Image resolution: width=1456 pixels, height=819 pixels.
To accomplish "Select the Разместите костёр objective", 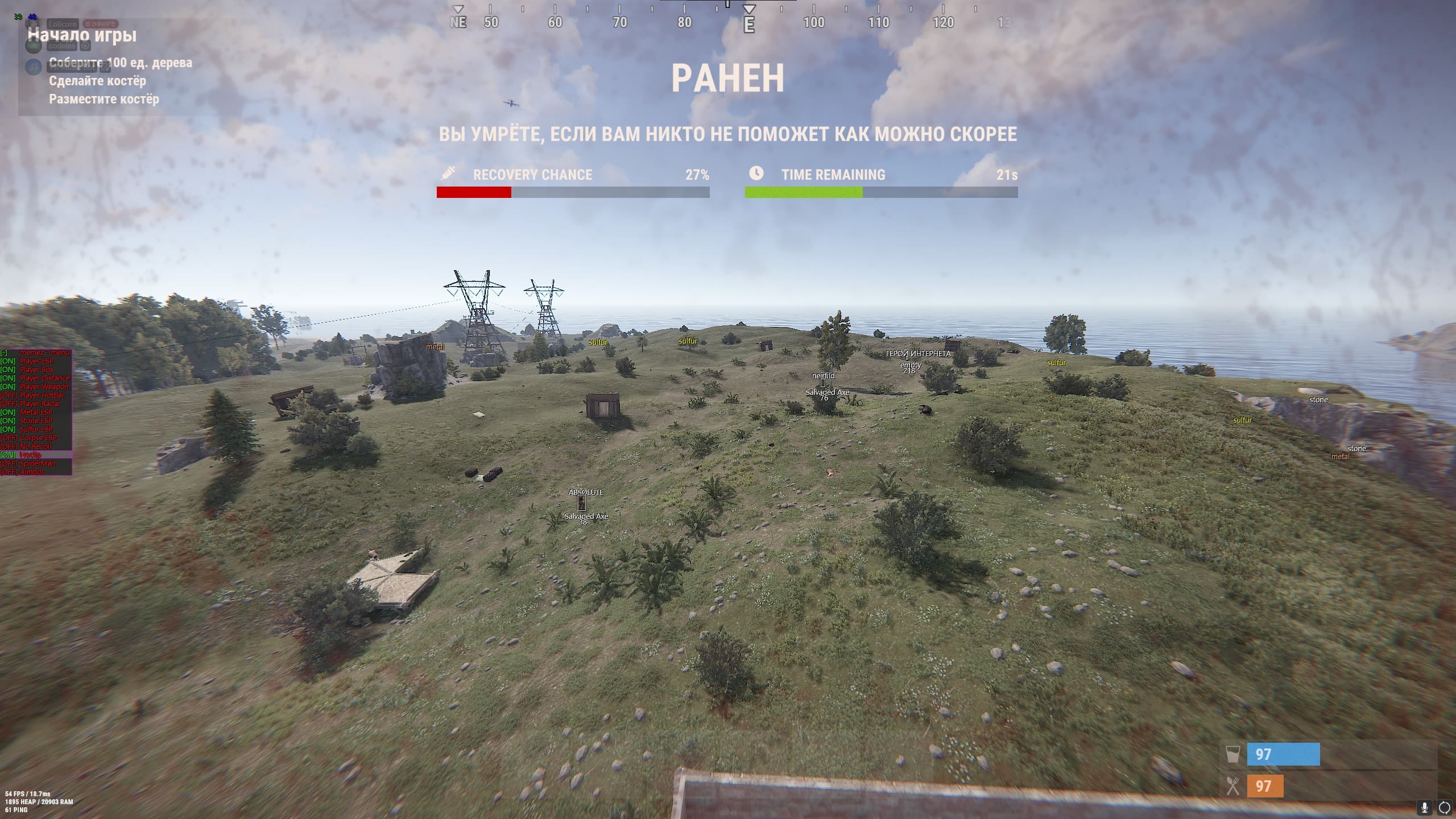I will (x=104, y=99).
